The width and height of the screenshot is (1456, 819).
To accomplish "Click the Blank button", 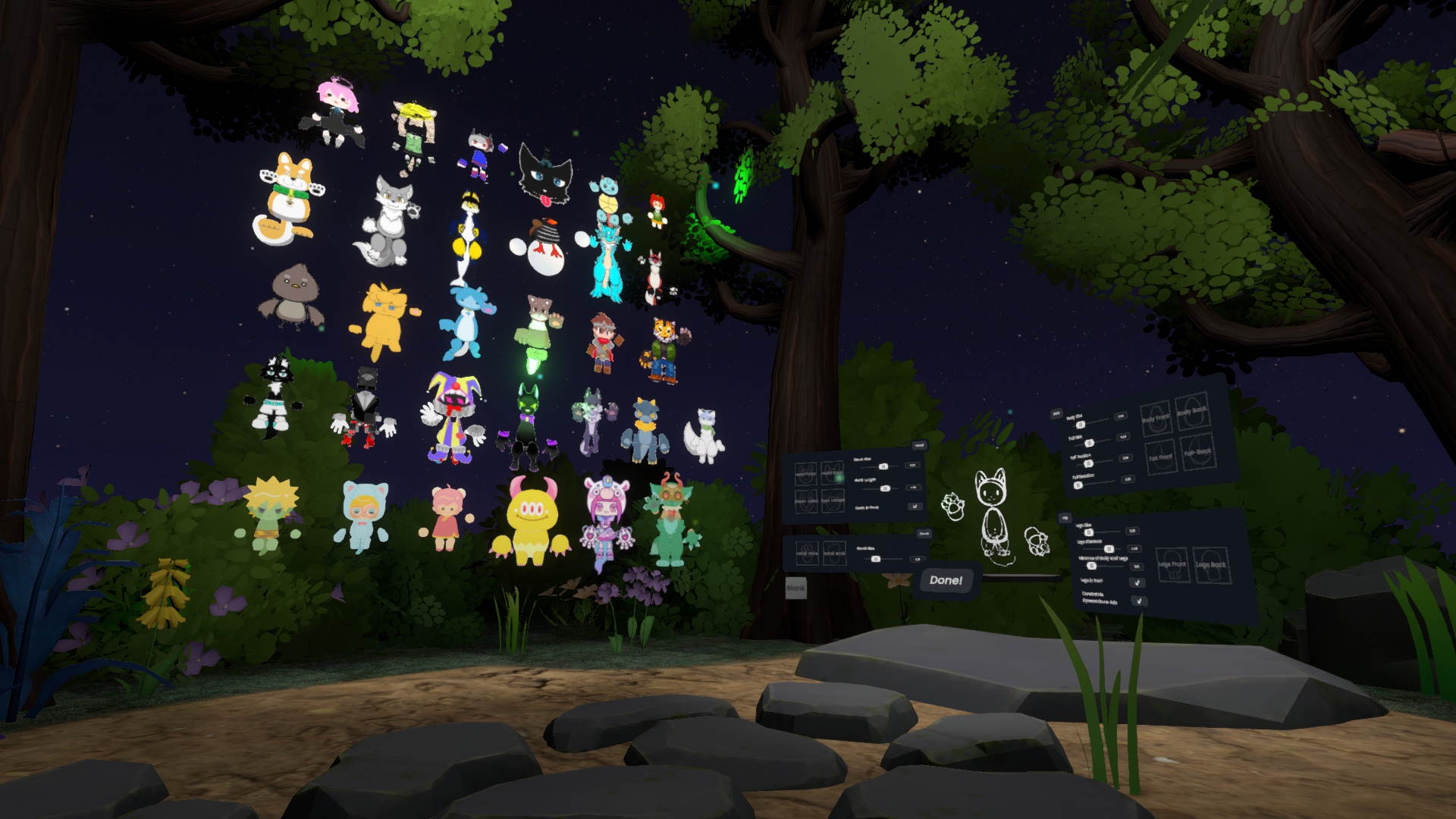I will tap(795, 588).
